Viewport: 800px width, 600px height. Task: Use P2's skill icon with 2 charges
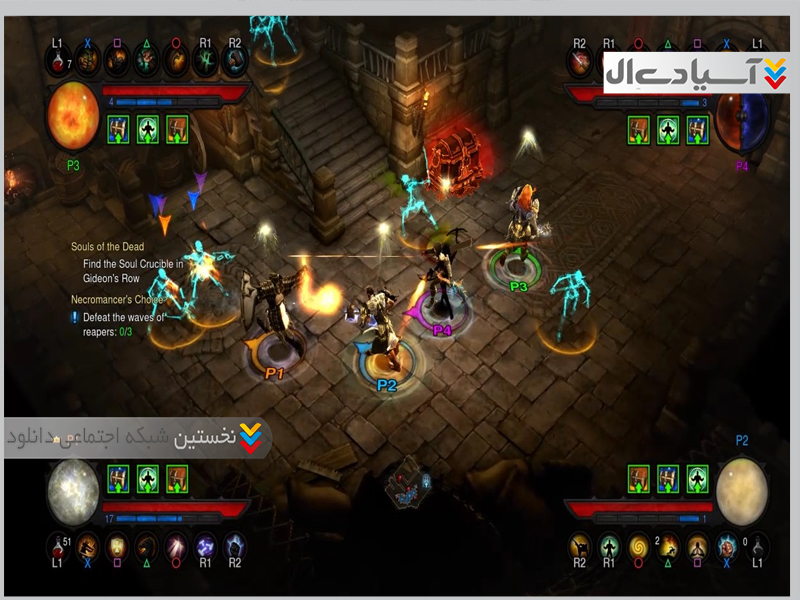point(668,547)
